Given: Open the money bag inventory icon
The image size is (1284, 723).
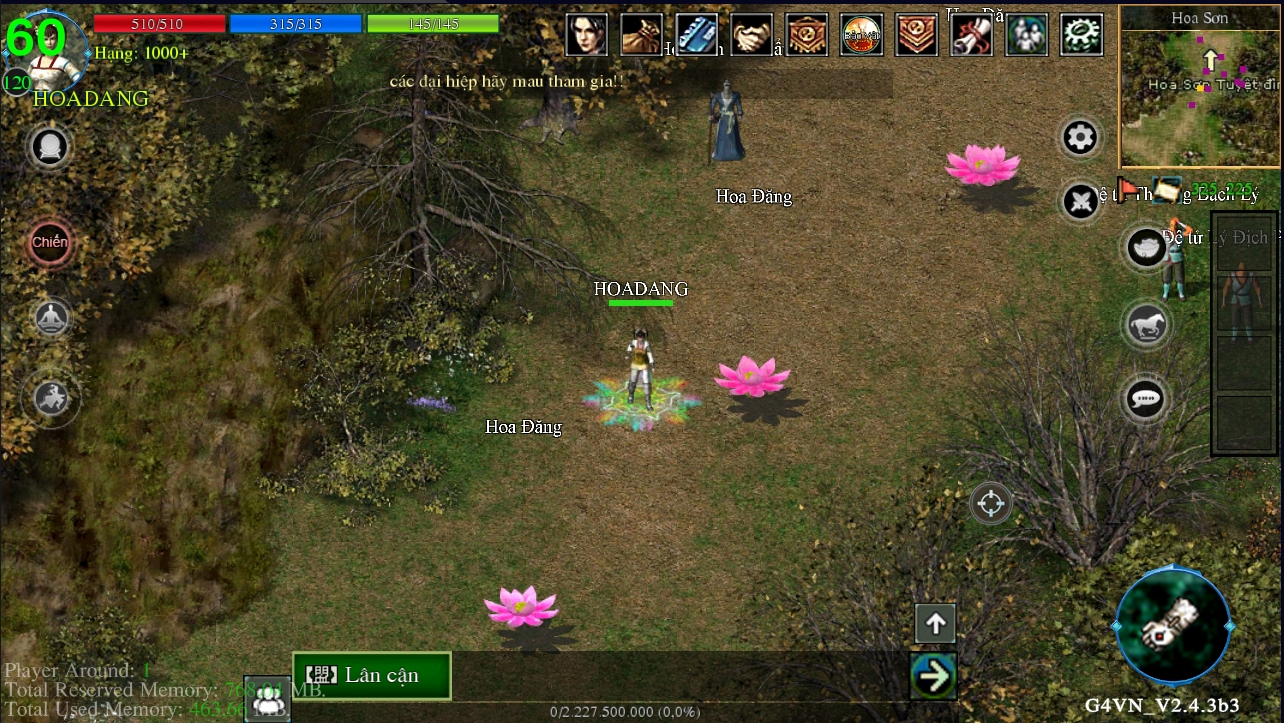Looking at the screenshot, I should coord(642,35).
